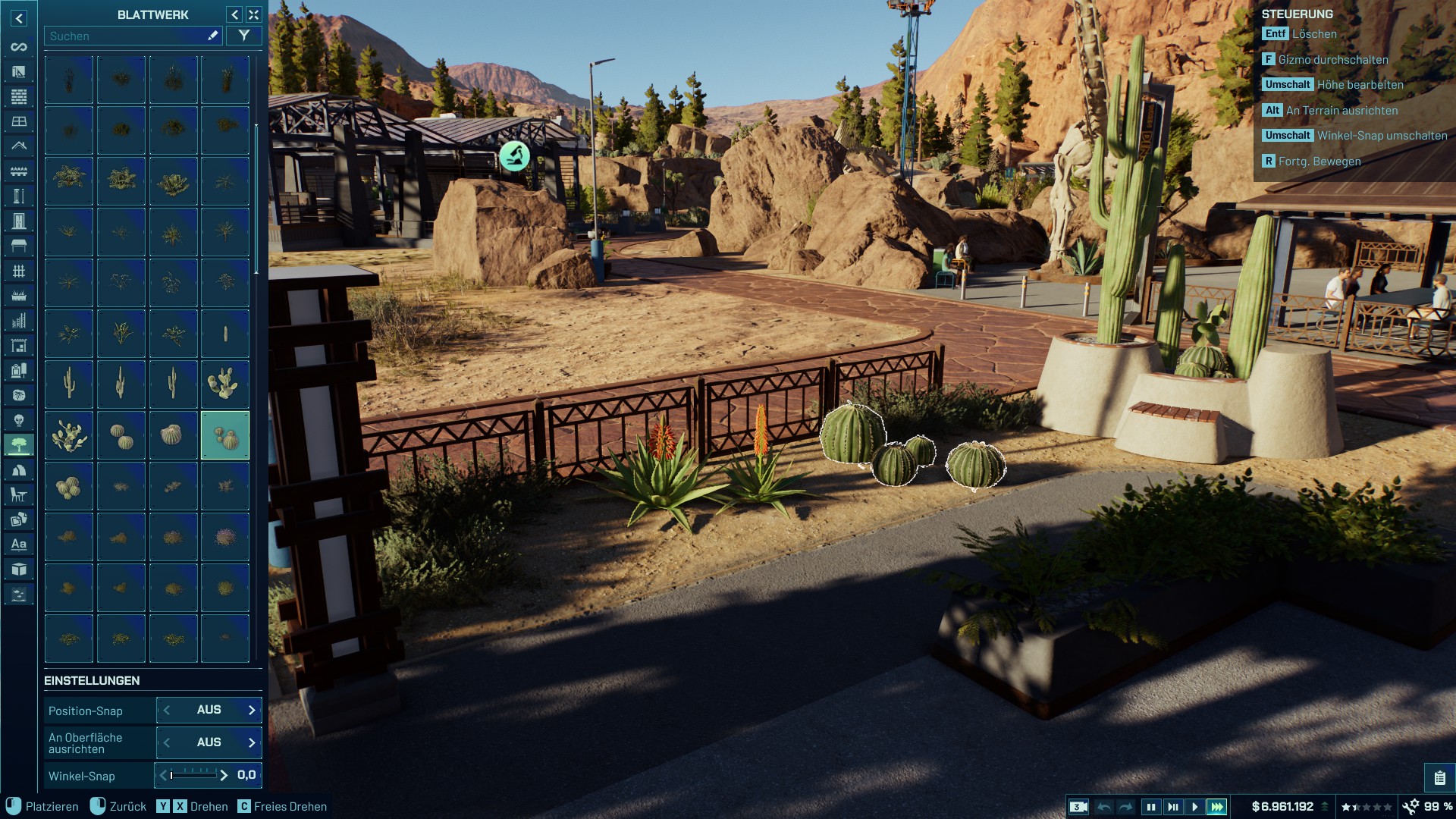1456x819 pixels.
Task: Activate the triple fast-forward speed
Action: click(x=1216, y=807)
